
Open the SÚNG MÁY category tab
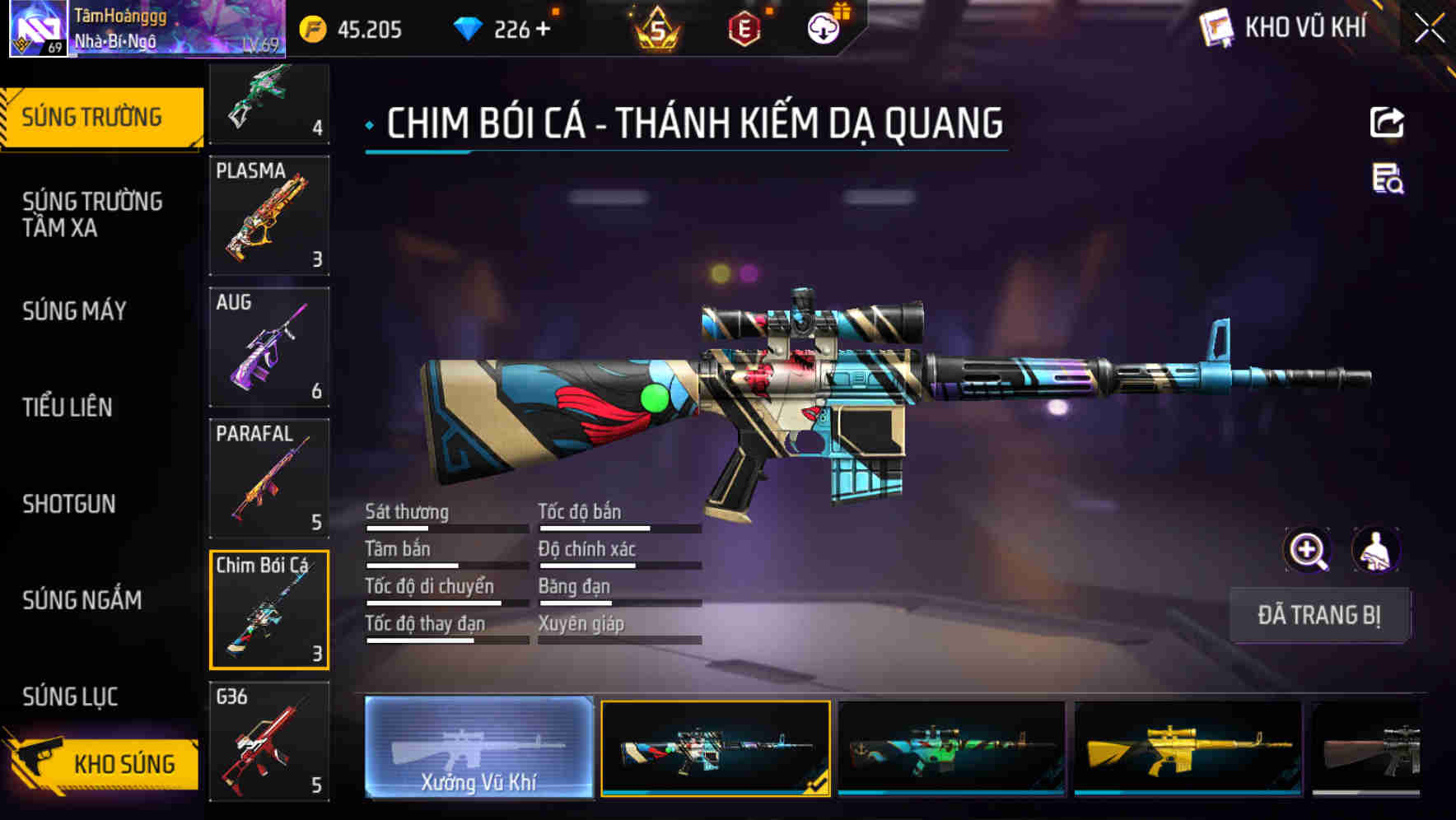pyautogui.click(x=74, y=311)
